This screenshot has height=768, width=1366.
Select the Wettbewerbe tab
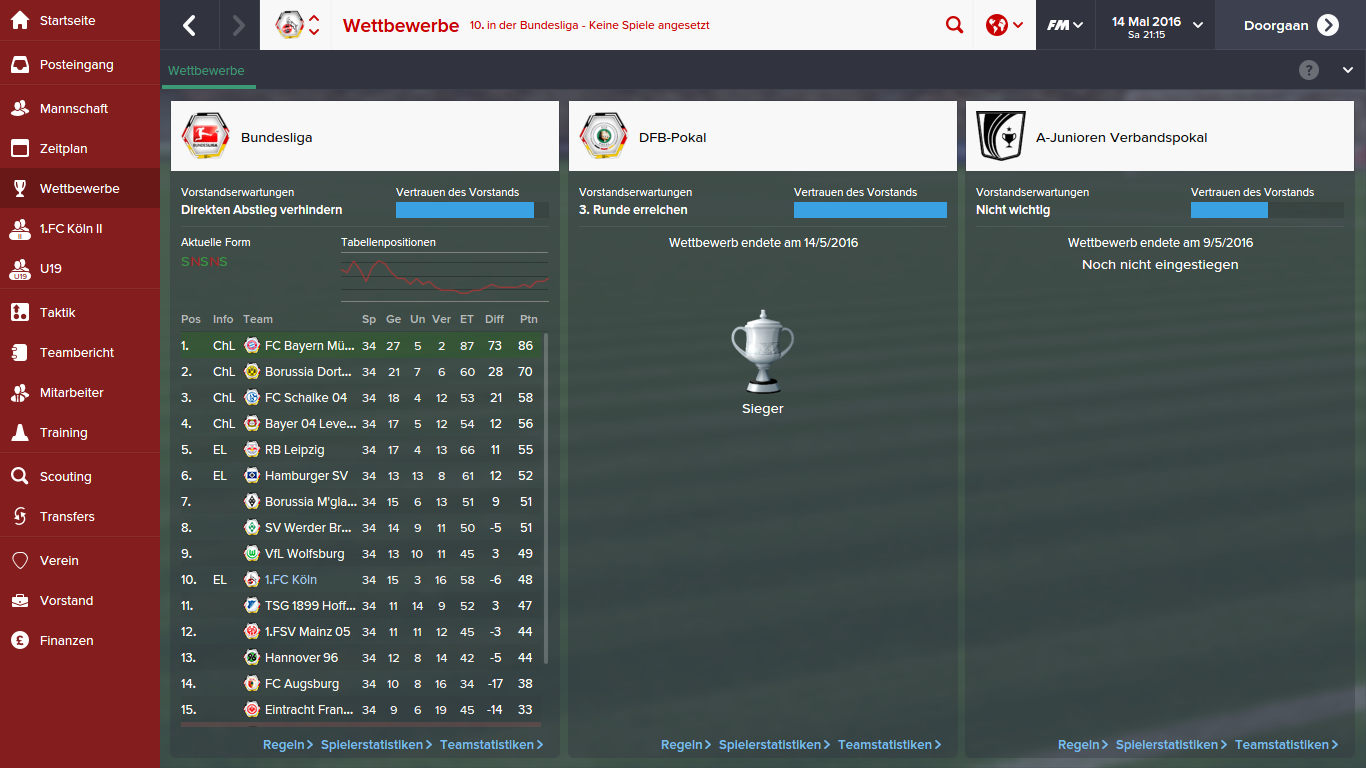(x=206, y=71)
